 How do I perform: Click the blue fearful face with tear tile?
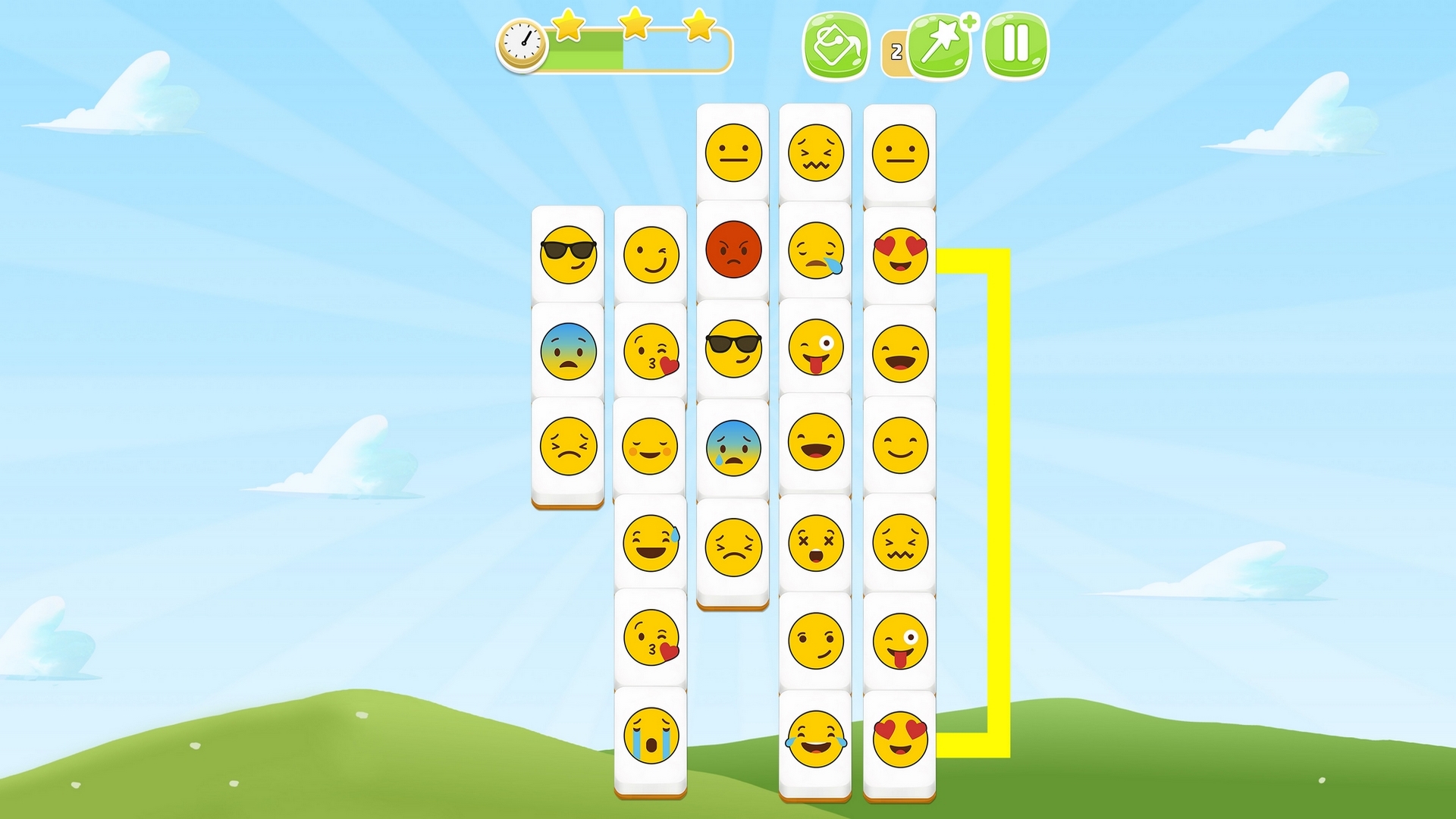733,448
